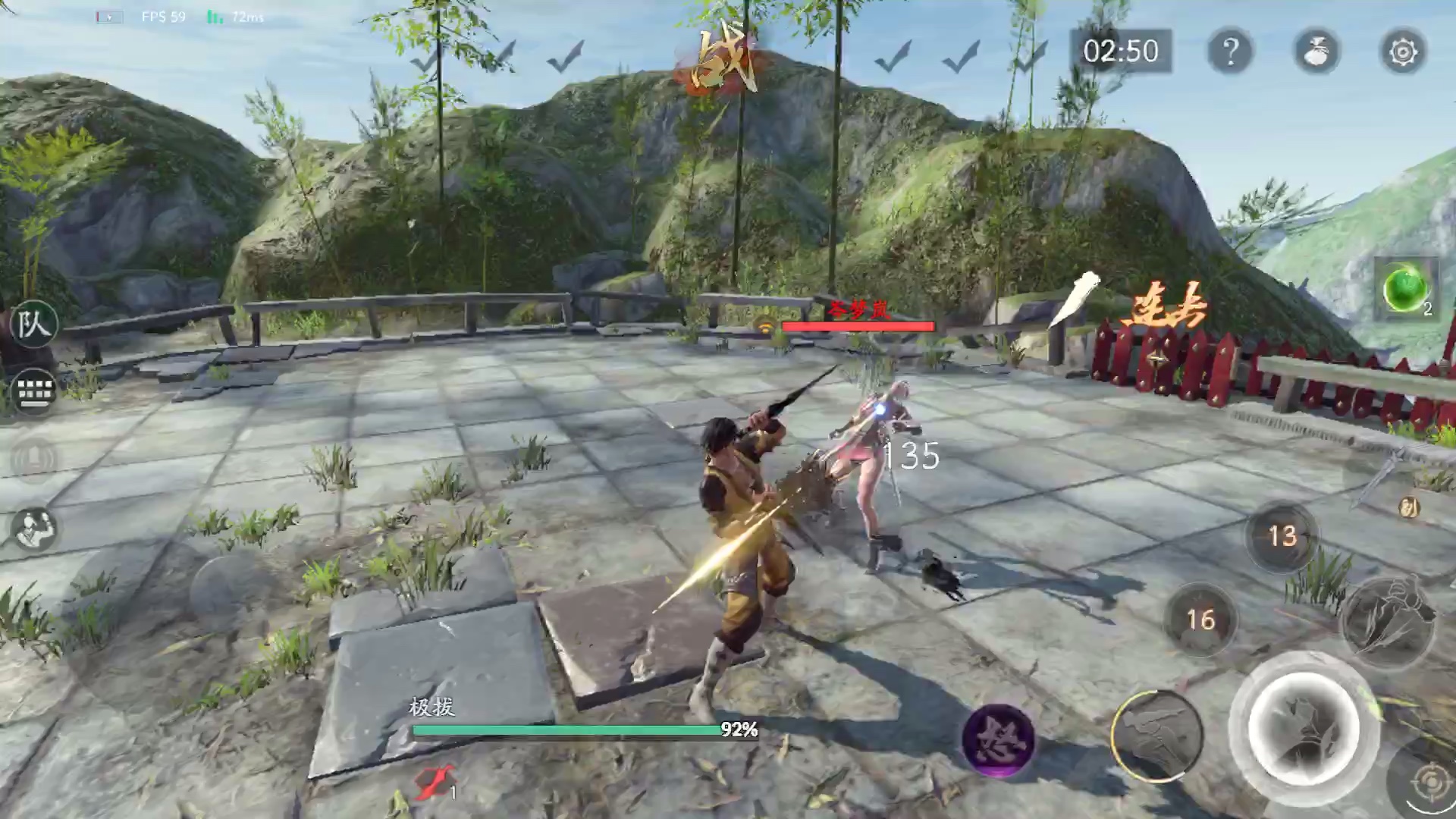
Task: Tap the small gold sword badge
Action: [1408, 508]
